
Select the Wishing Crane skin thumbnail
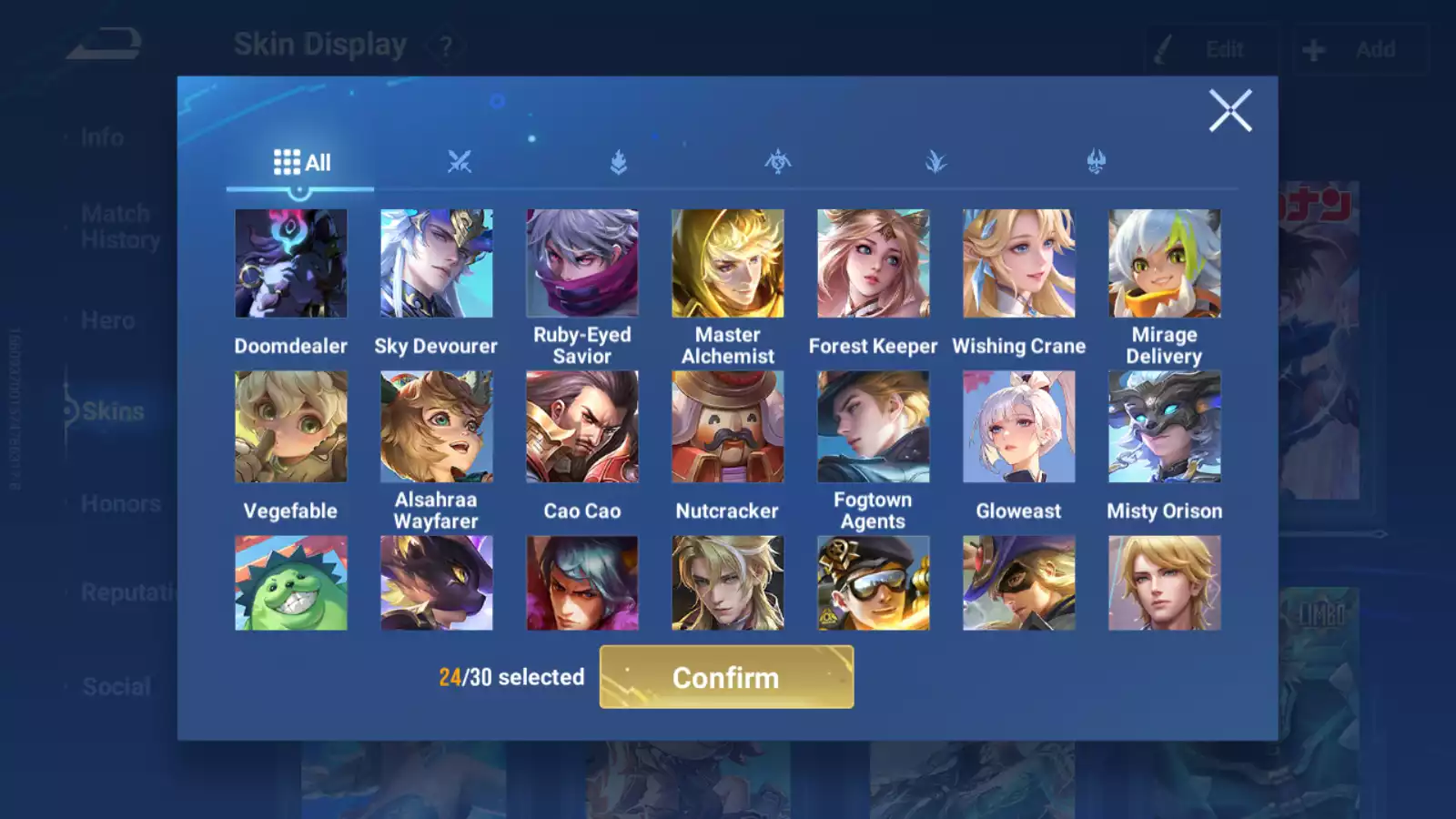click(x=1018, y=262)
